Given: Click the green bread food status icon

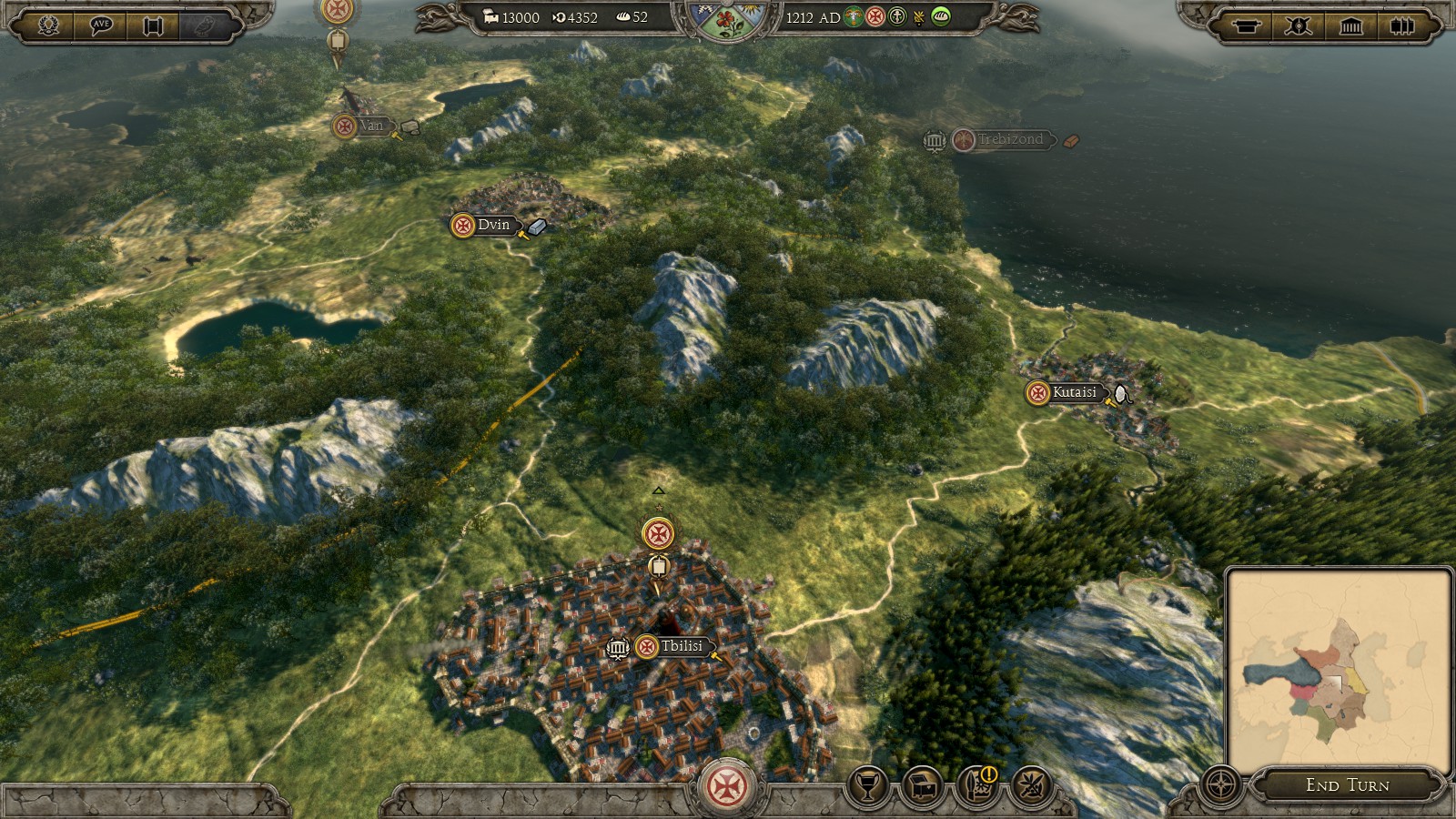Looking at the screenshot, I should click(941, 16).
